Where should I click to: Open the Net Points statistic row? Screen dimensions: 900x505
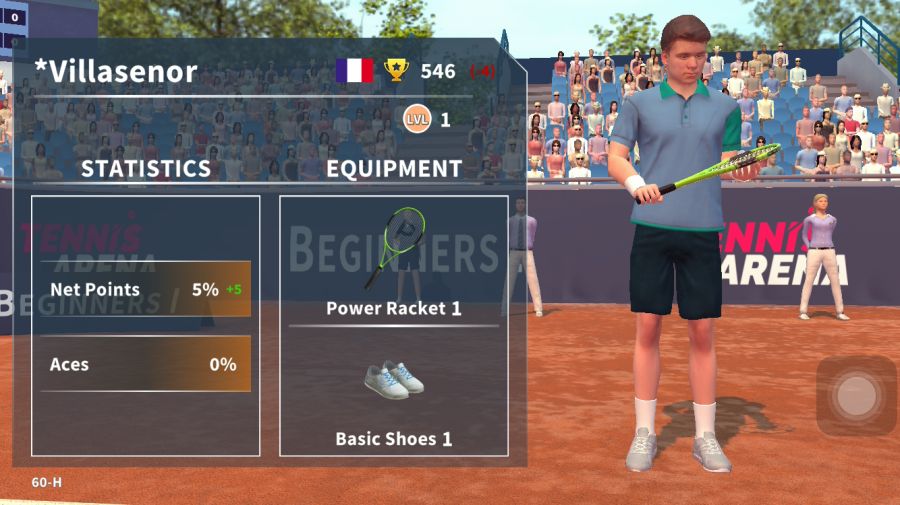145,289
